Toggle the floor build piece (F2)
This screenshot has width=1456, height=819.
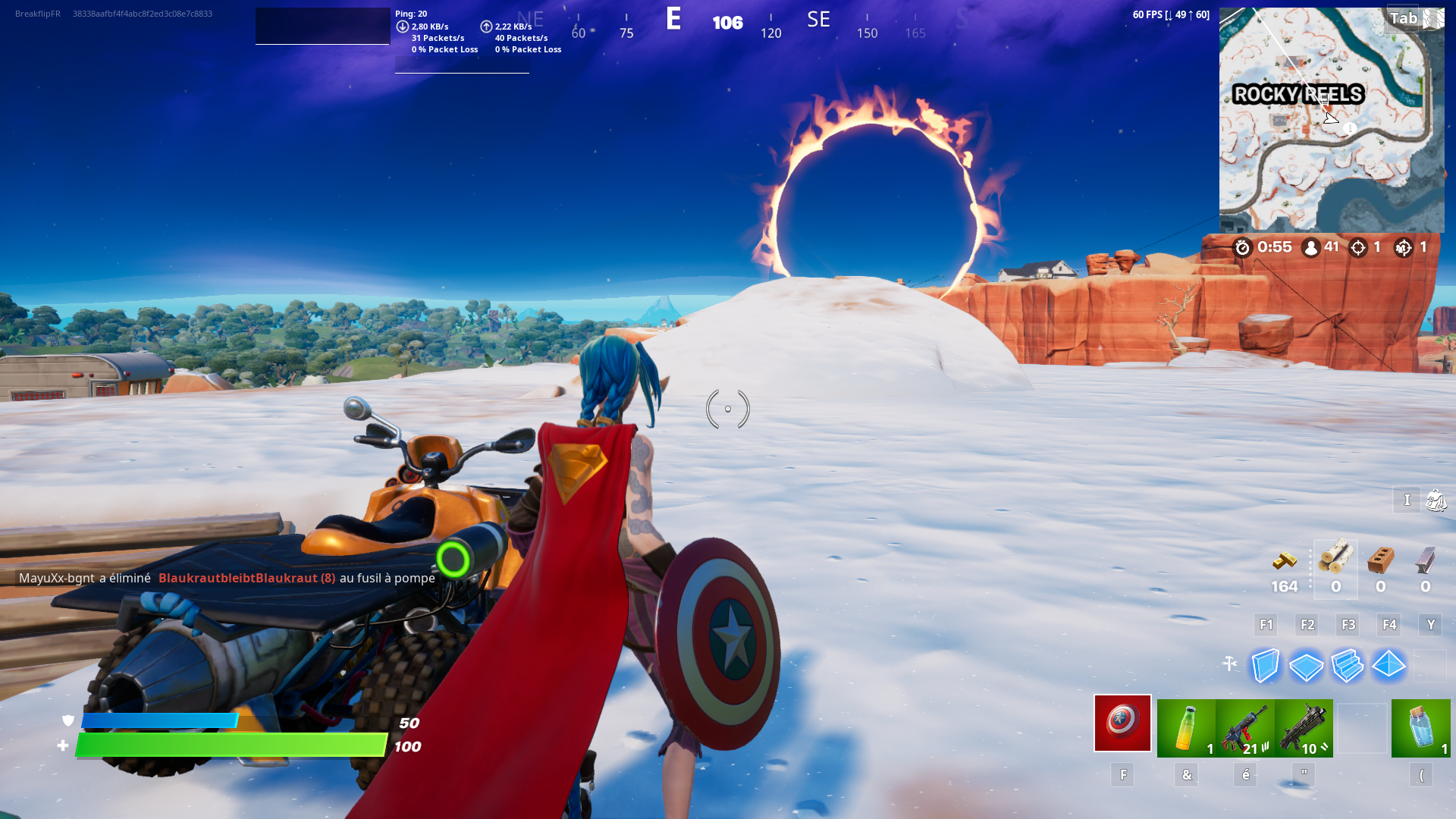coord(1307,666)
